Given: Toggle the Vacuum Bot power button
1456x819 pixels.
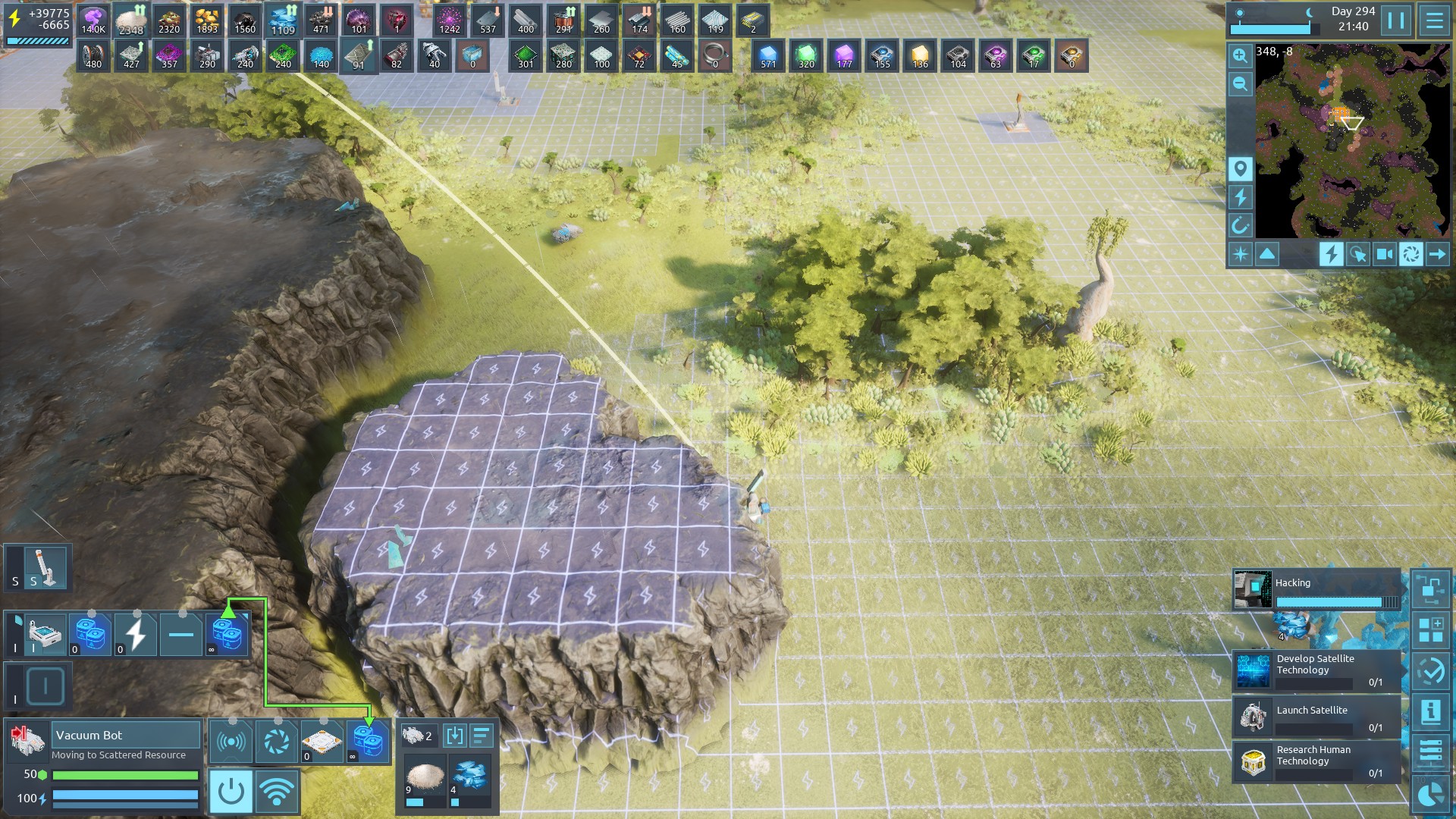Looking at the screenshot, I should point(231,792).
